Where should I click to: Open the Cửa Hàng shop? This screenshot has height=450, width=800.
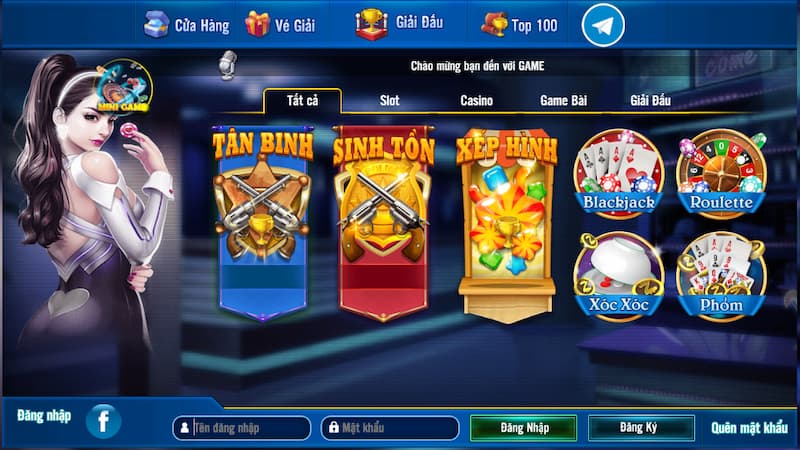coord(186,24)
